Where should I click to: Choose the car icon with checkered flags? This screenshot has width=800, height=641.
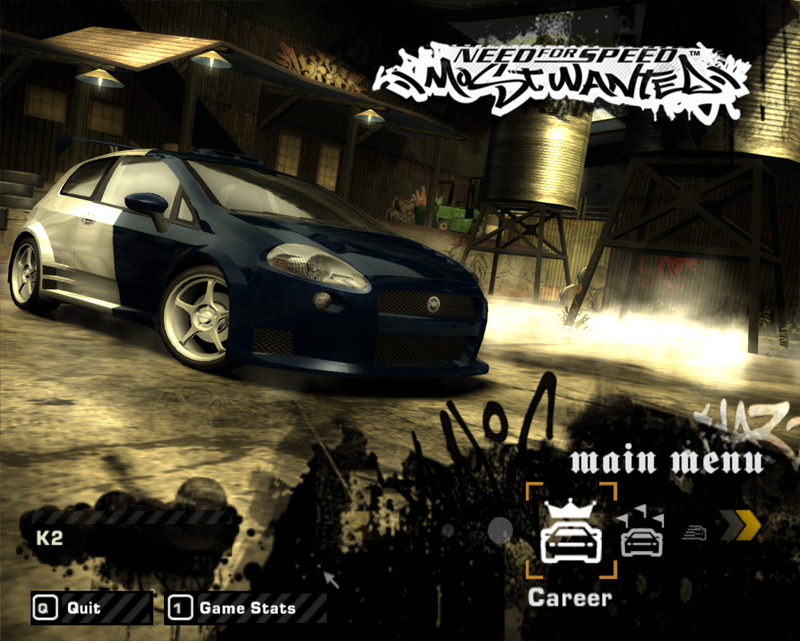pyautogui.click(x=641, y=533)
